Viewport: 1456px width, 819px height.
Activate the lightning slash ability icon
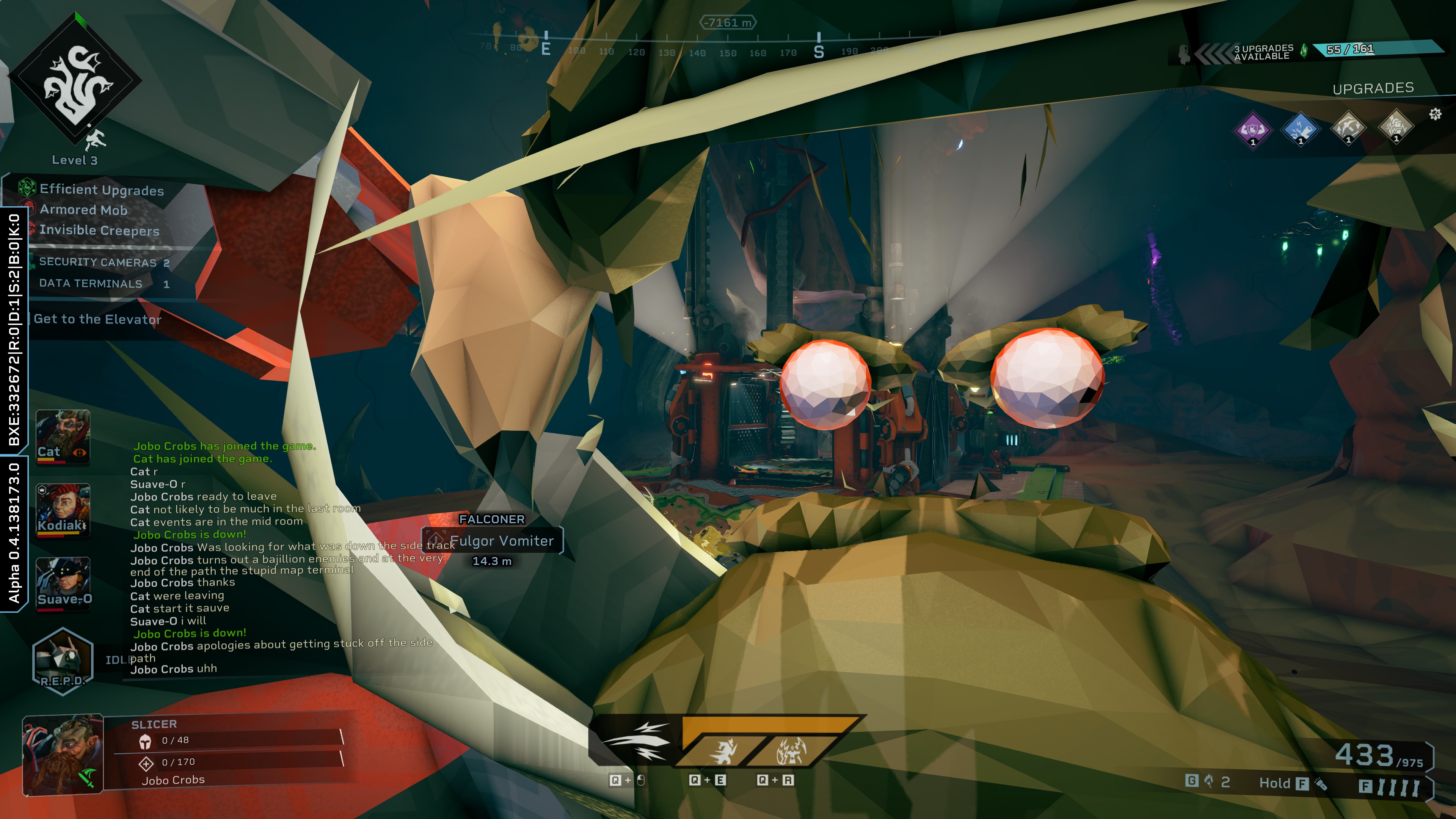[x=636, y=741]
